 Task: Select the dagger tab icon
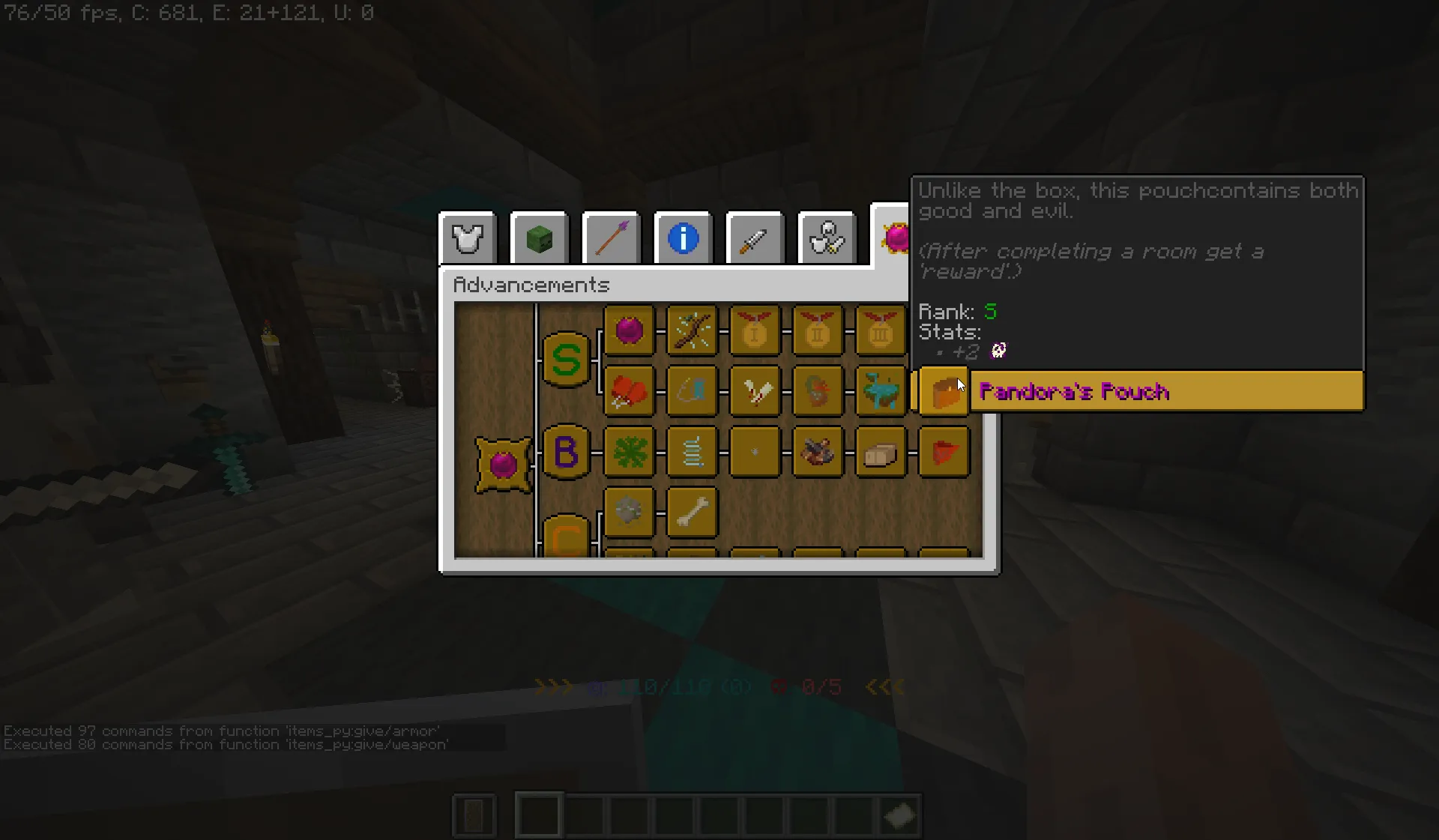click(x=755, y=238)
